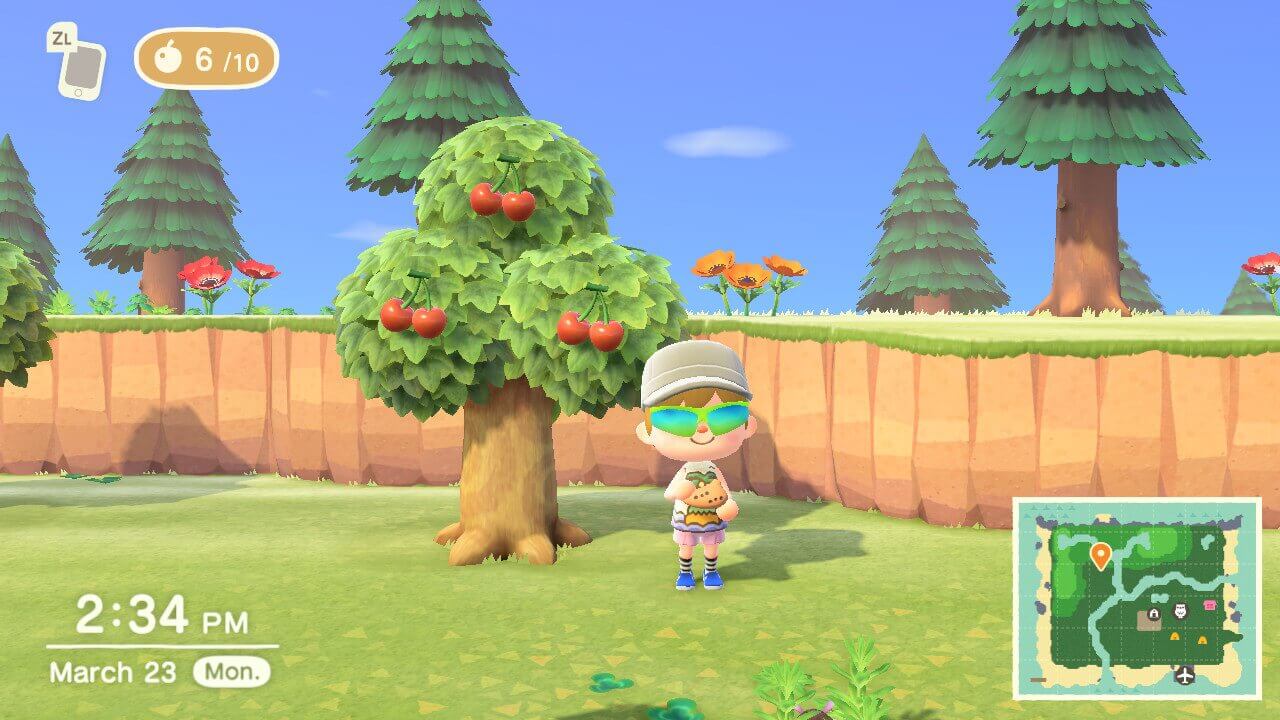Viewport: 1280px width, 720px height.
Task: Click the airport airplane icon on minimap
Action: coord(1186,674)
